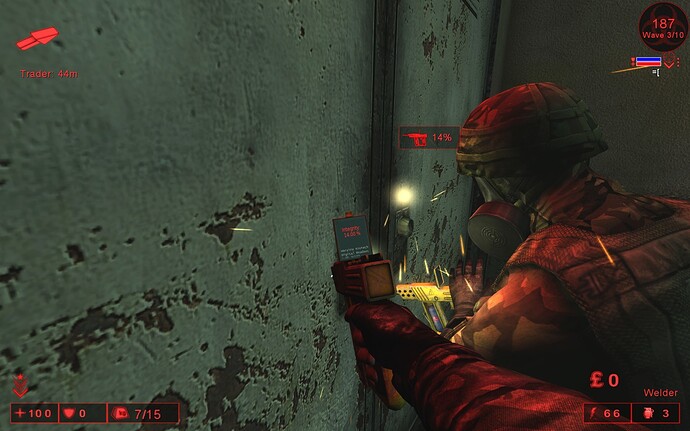This screenshot has width=690, height=431.
Task: Select the grenade icon in the HUD
Action: (x=646, y=412)
